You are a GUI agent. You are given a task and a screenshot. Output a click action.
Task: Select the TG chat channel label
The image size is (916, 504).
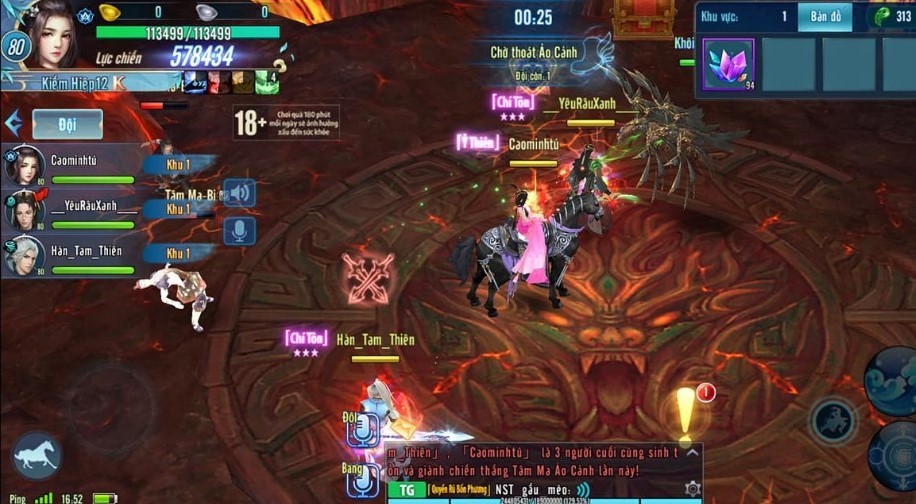406,489
